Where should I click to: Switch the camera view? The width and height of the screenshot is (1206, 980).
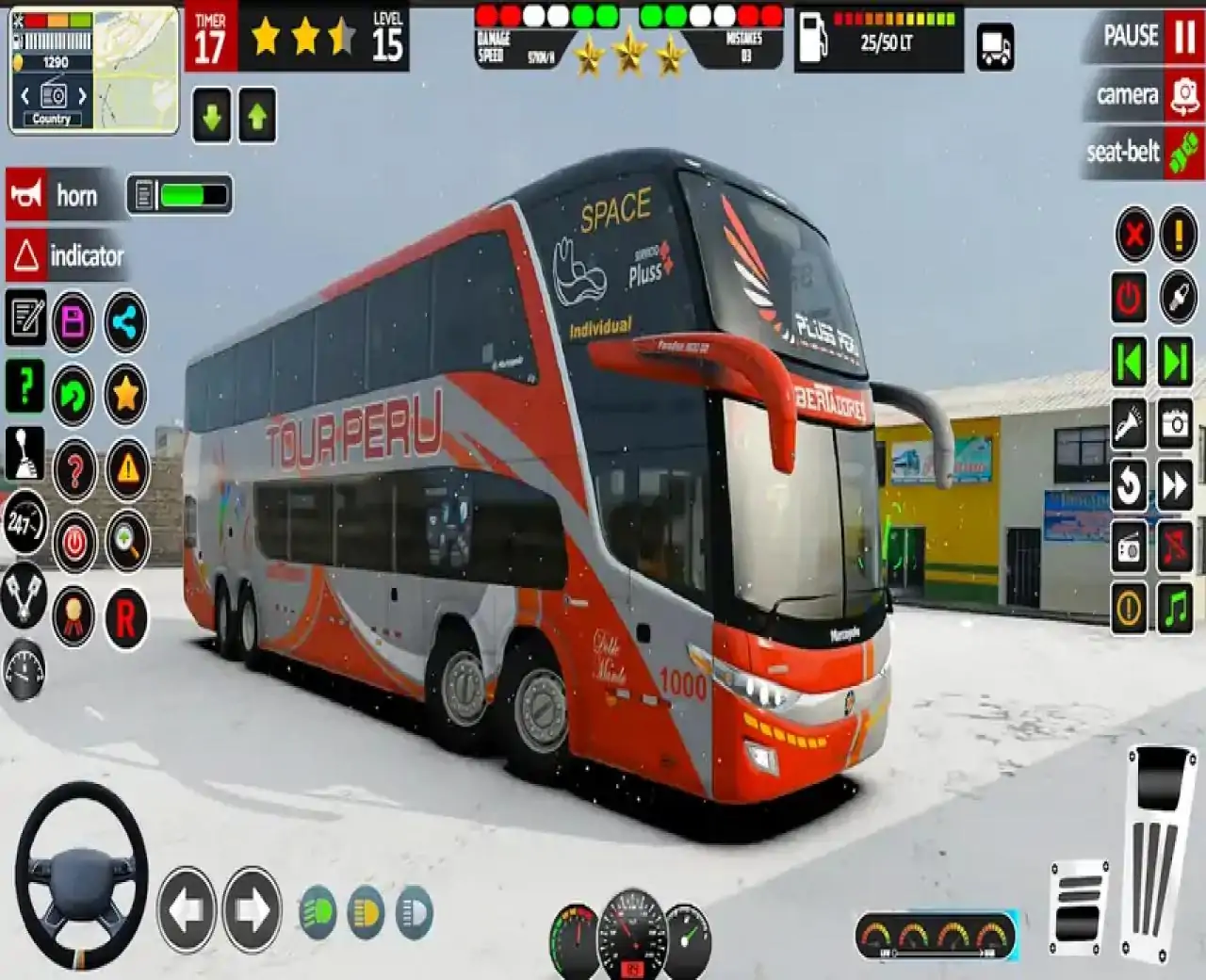(1183, 95)
